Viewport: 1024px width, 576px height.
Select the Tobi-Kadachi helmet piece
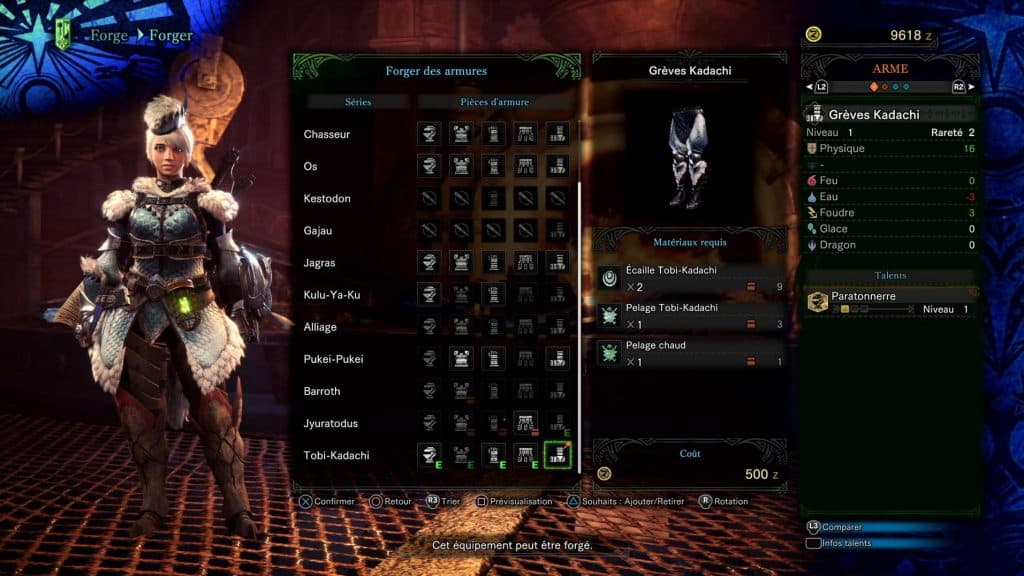tap(429, 455)
